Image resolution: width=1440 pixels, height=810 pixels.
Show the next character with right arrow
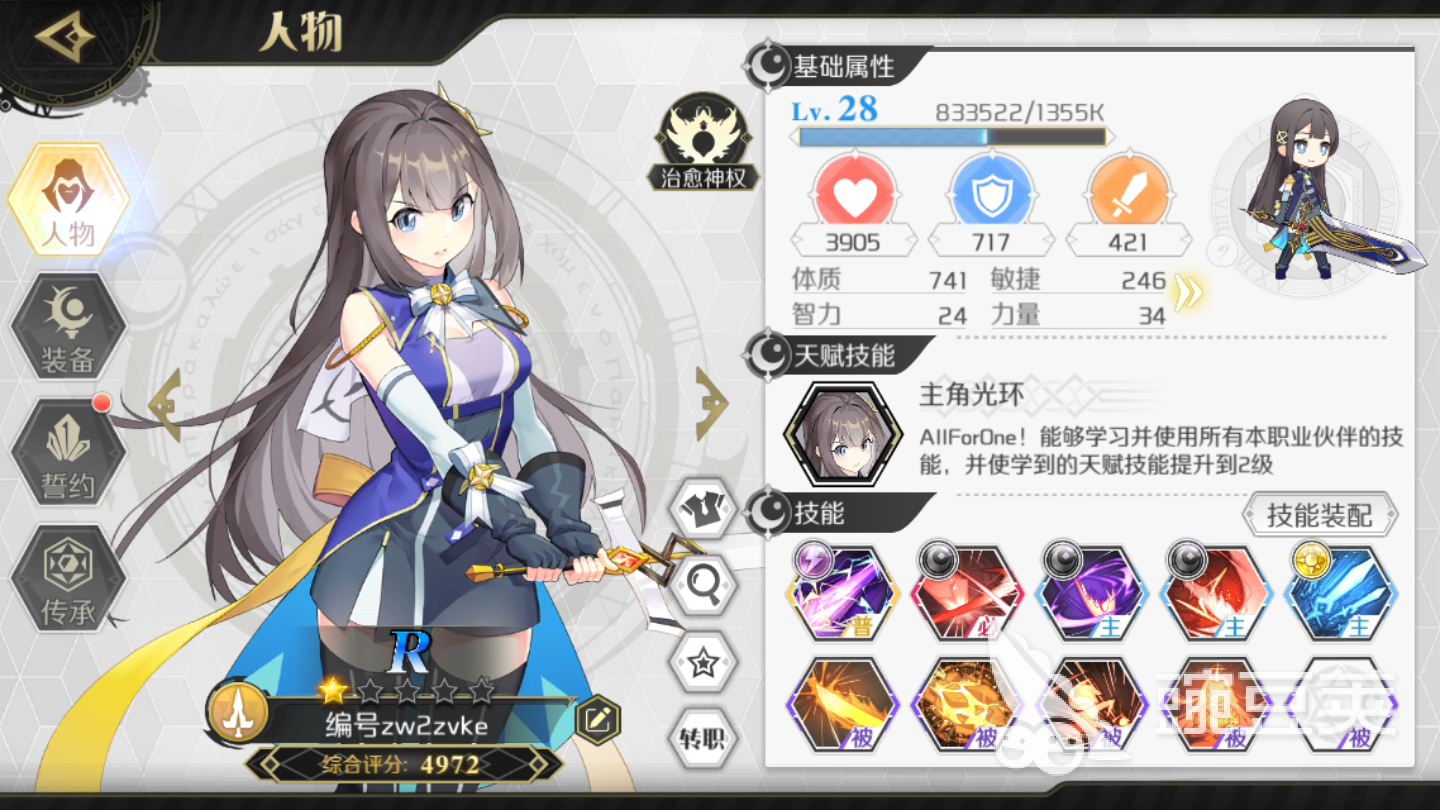(711, 404)
